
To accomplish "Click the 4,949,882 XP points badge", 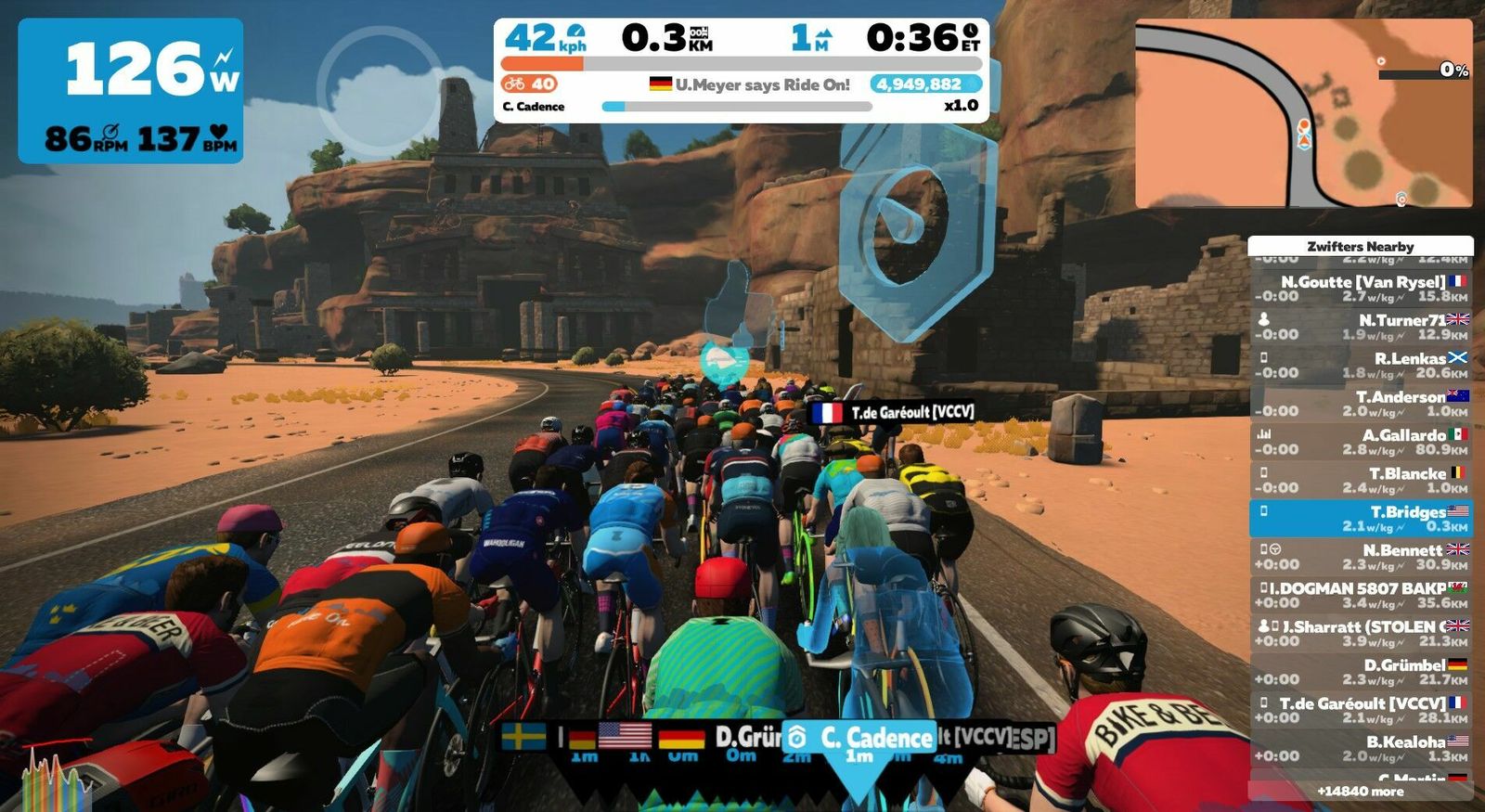I will pyautogui.click(x=919, y=84).
